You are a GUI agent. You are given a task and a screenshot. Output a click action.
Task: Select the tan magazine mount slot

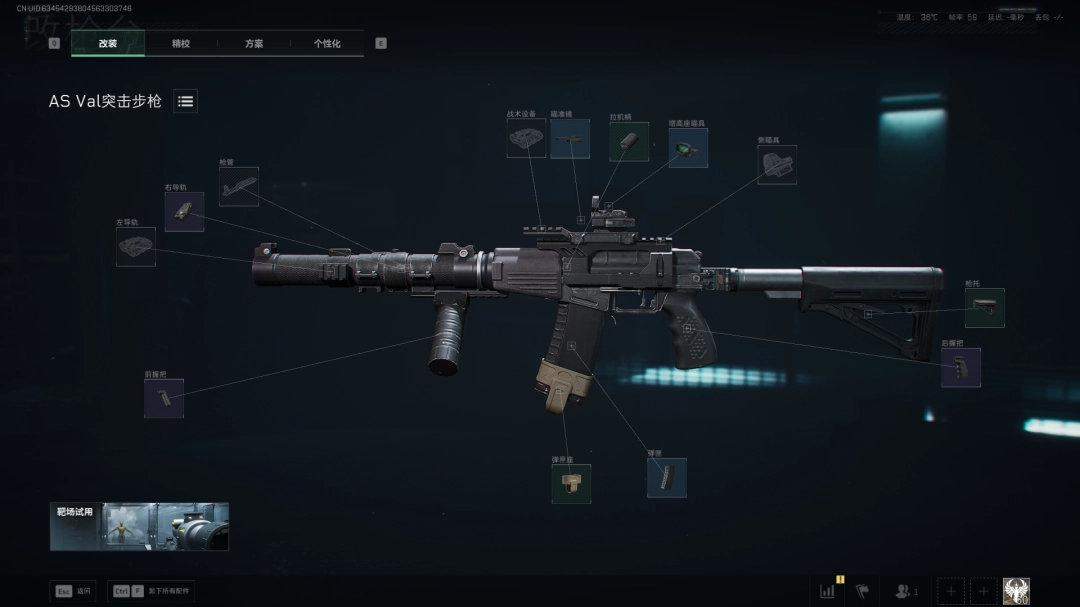(571, 484)
